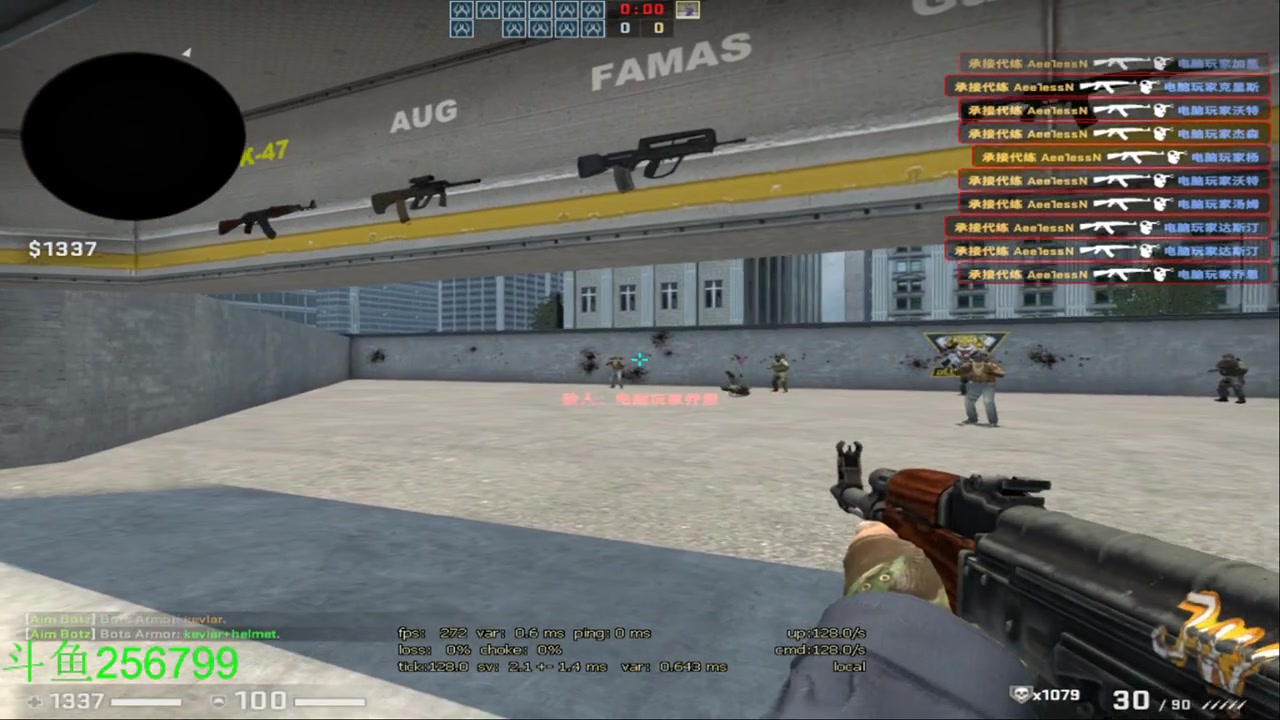The height and width of the screenshot is (720, 1280).
Task: Click the leftmost avatar in the scoreboard's second row
Action: 461,28
